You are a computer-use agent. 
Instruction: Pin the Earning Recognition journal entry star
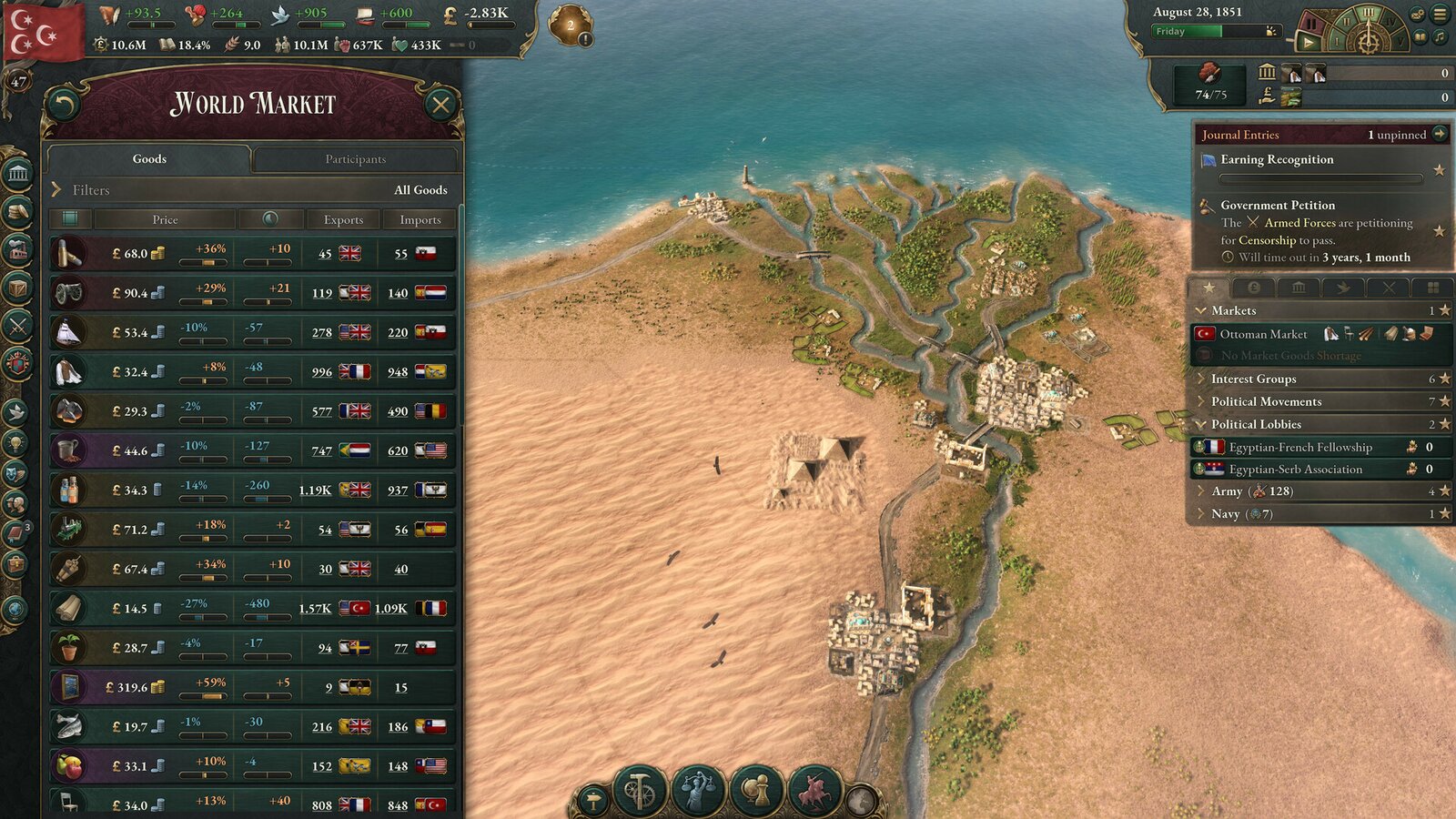tap(1441, 168)
